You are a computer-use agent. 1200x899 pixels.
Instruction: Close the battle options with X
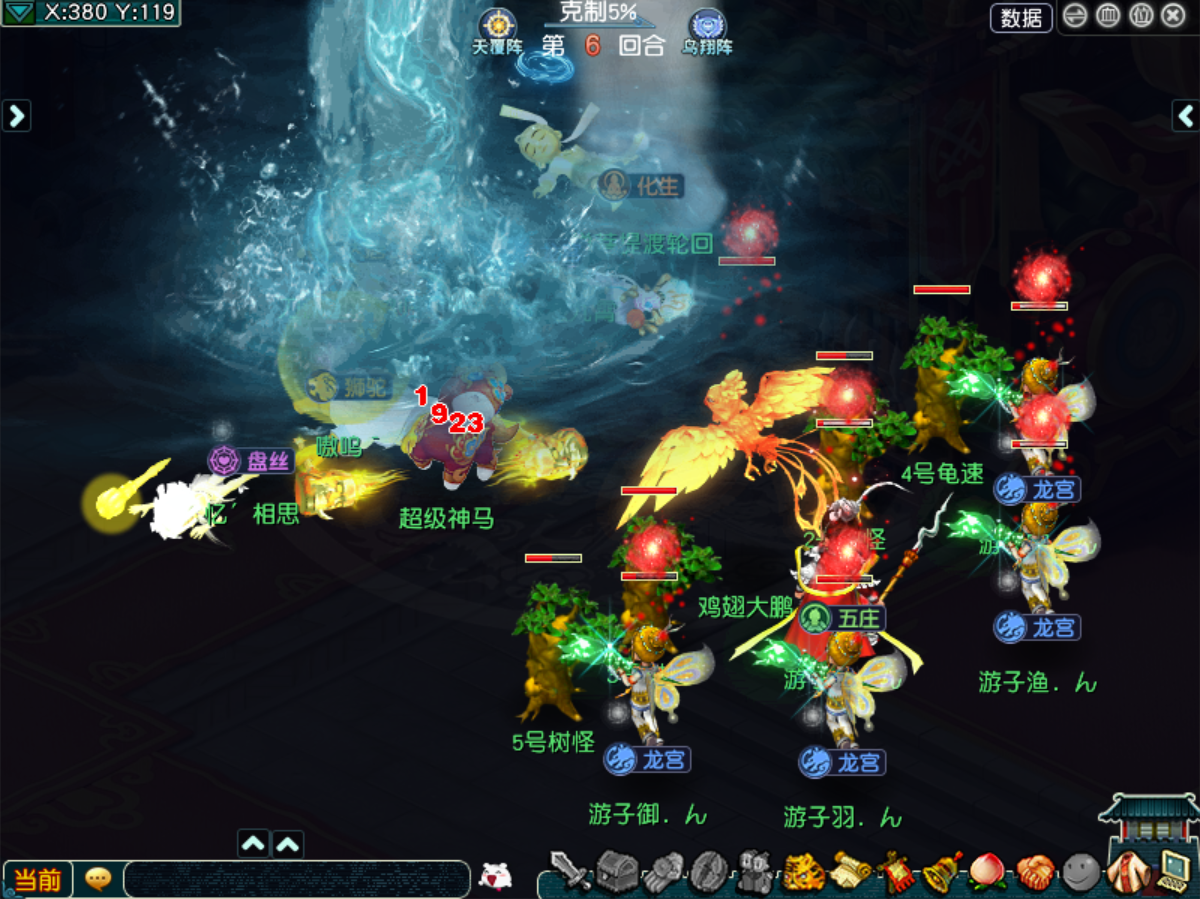(1173, 16)
